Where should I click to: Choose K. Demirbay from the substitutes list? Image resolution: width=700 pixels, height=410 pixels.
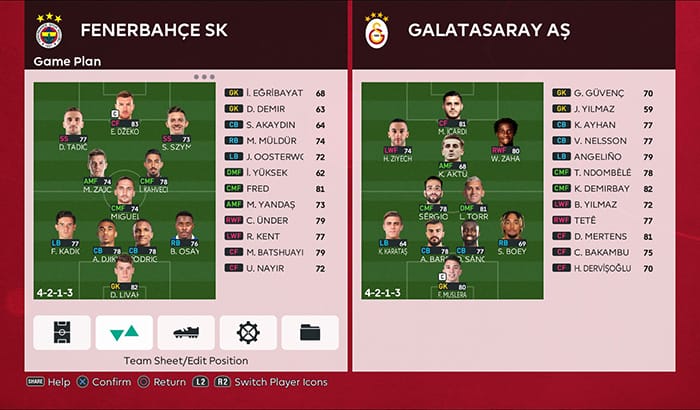point(605,188)
